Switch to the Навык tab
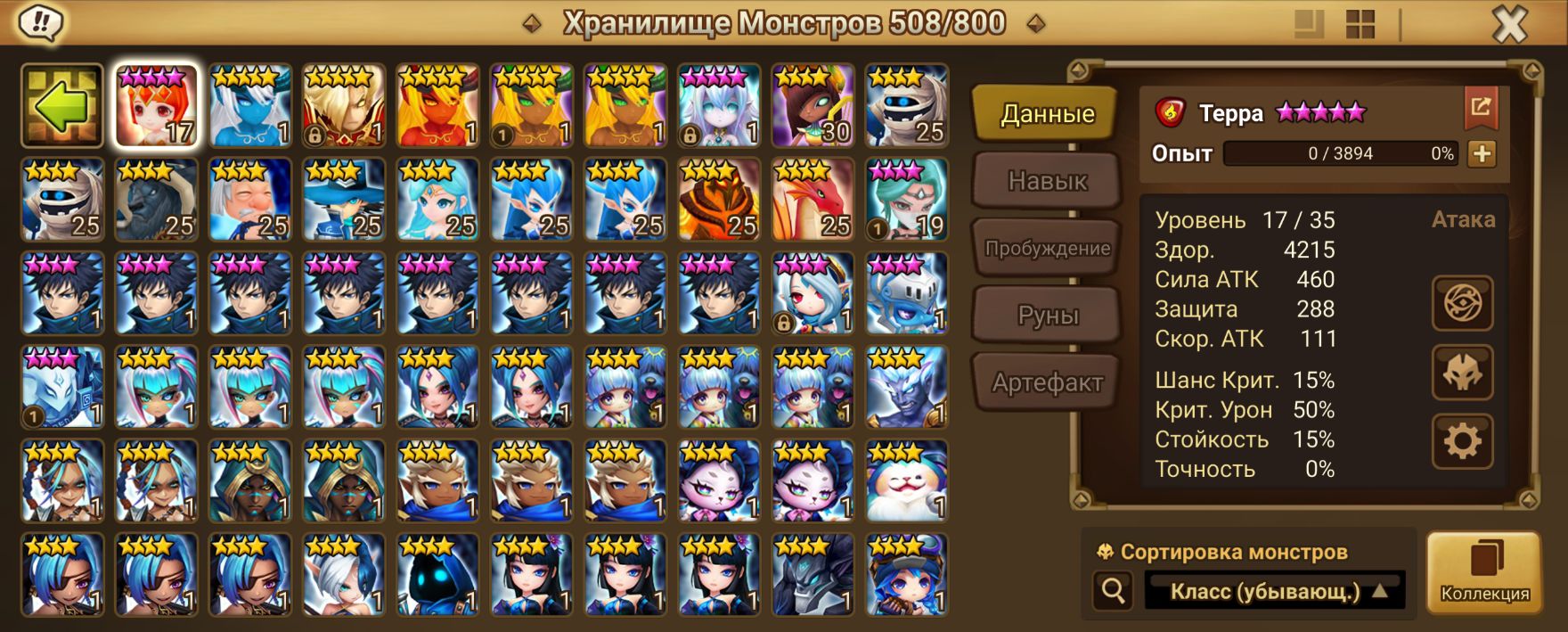 pyautogui.click(x=1047, y=181)
